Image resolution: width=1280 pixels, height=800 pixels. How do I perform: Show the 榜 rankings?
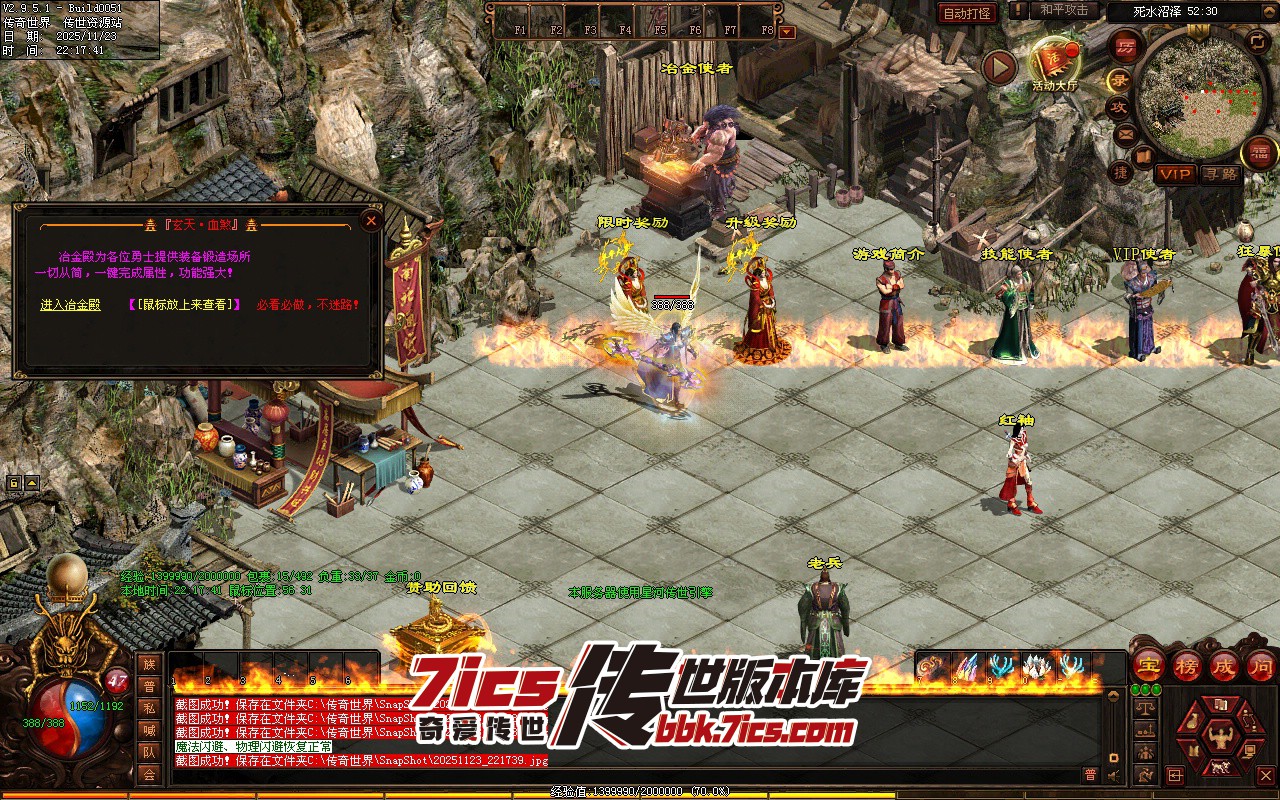[1187, 664]
